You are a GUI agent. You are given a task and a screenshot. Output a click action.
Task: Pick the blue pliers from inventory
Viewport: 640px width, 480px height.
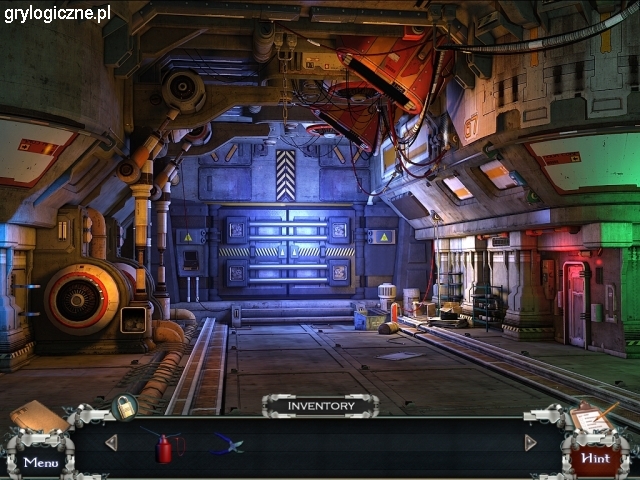[228, 444]
